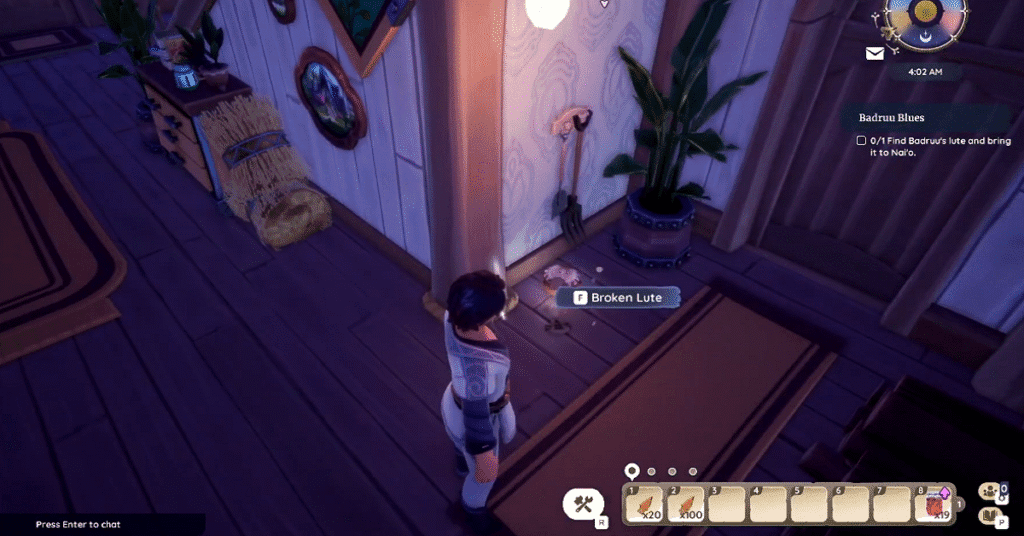
Task: Switch to the active hotbar page marker
Action: (631, 470)
